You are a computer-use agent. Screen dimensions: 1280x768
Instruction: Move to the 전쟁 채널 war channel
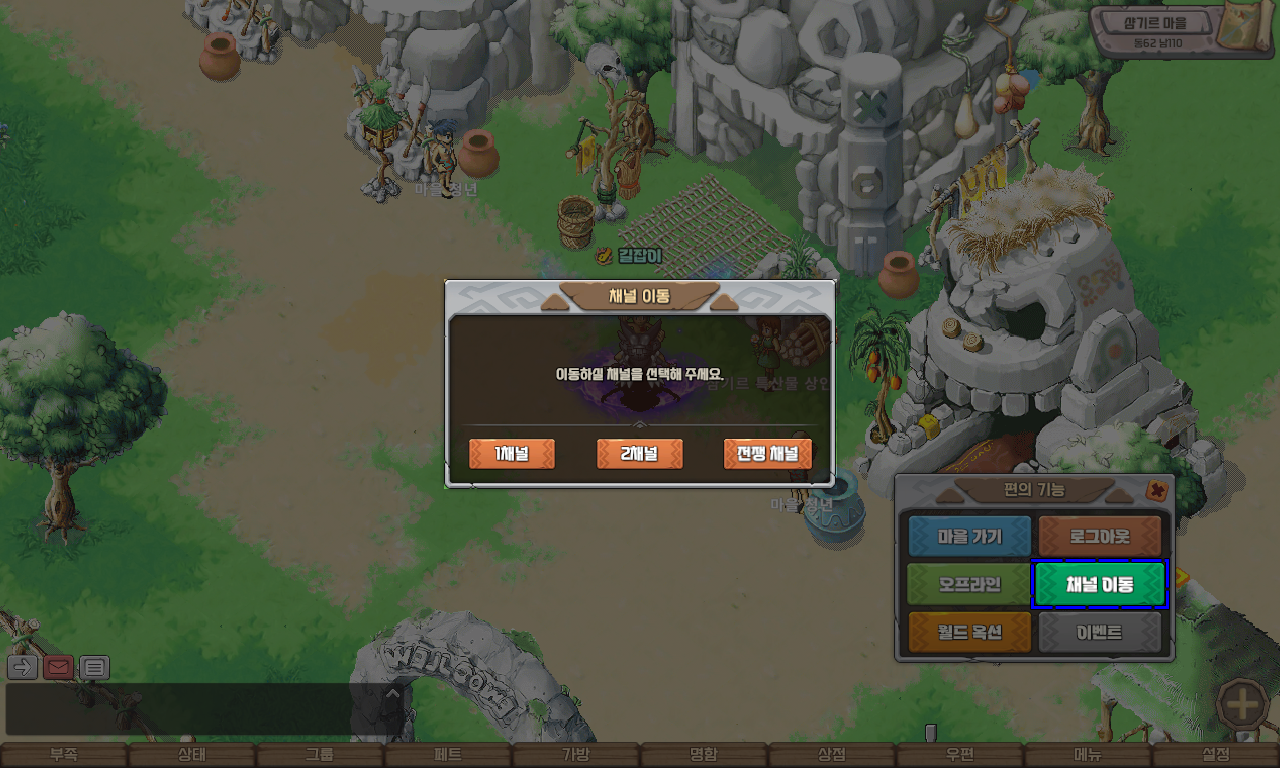click(x=767, y=454)
